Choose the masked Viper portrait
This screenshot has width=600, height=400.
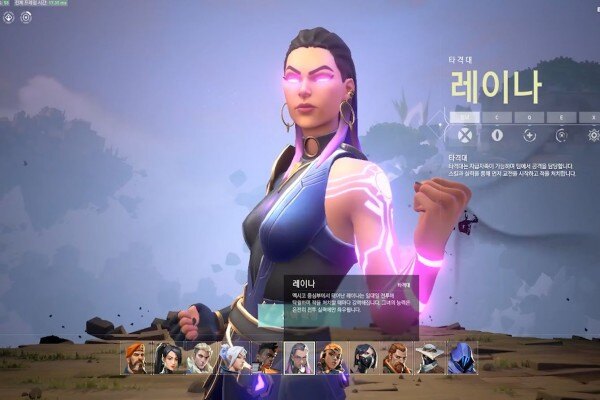[x=364, y=357]
